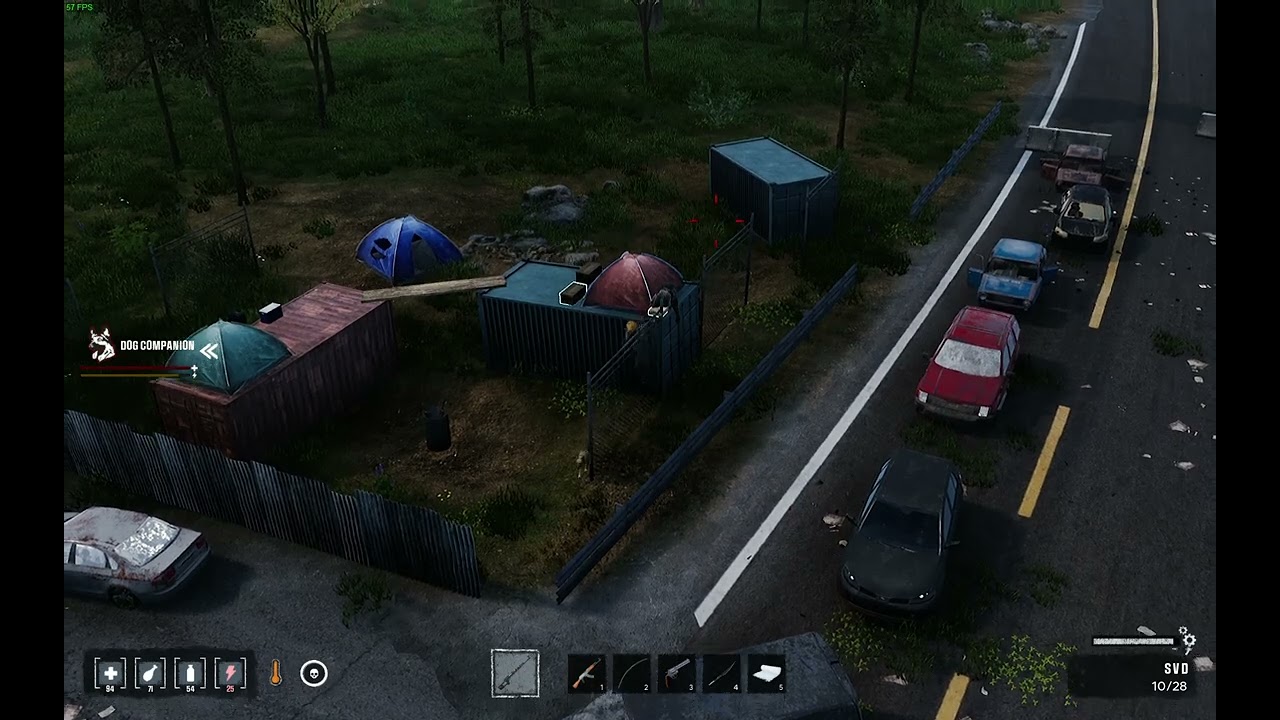Image resolution: width=1280 pixels, height=720 pixels.
Task: Click the orange thermometer temperature icon
Action: click(x=275, y=674)
